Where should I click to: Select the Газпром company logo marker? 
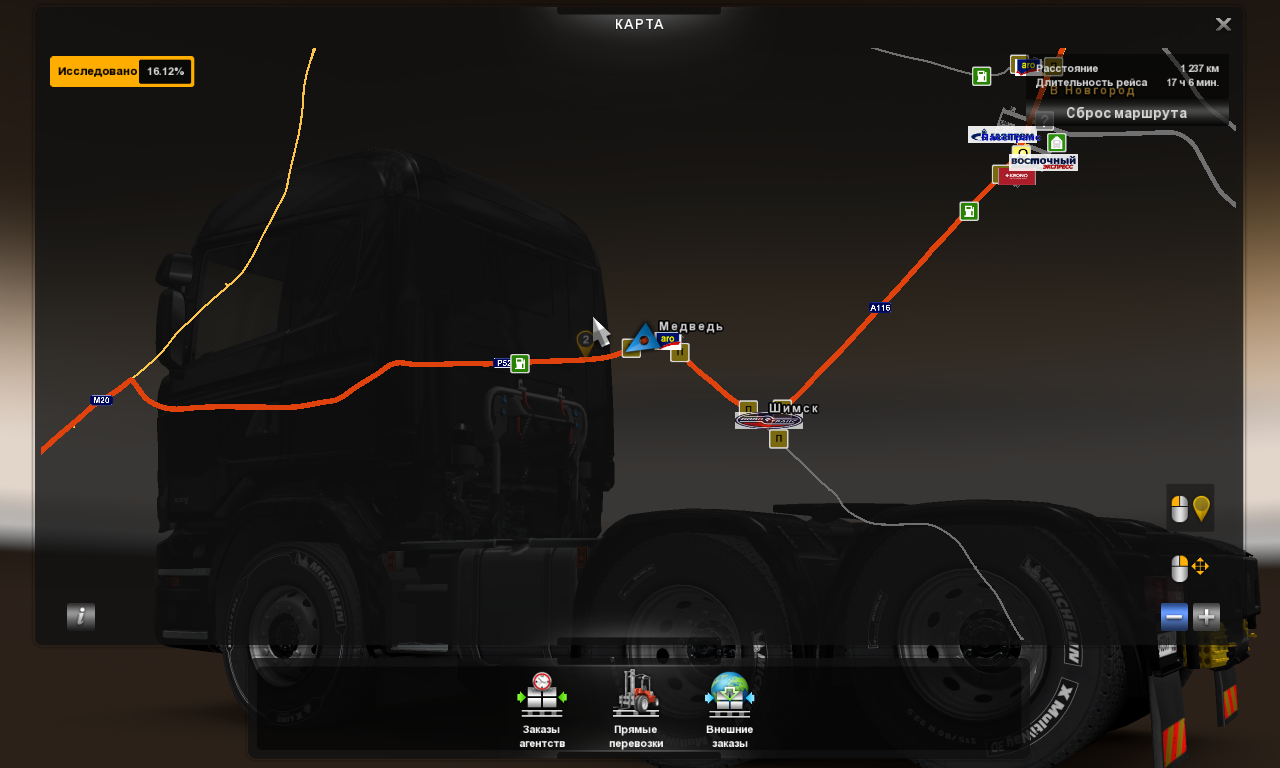[x=1002, y=135]
